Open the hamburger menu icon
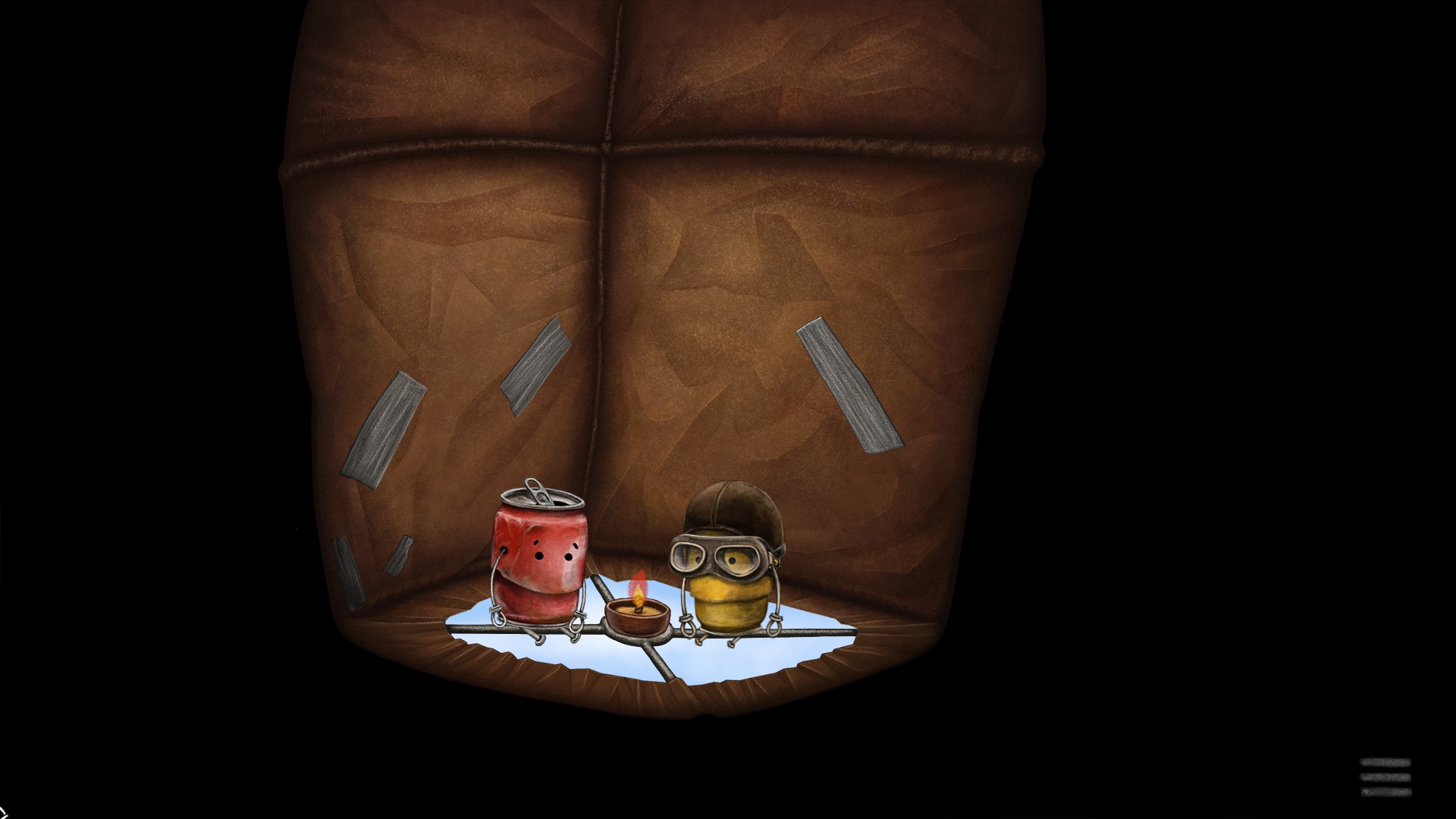1456x819 pixels. (1385, 777)
